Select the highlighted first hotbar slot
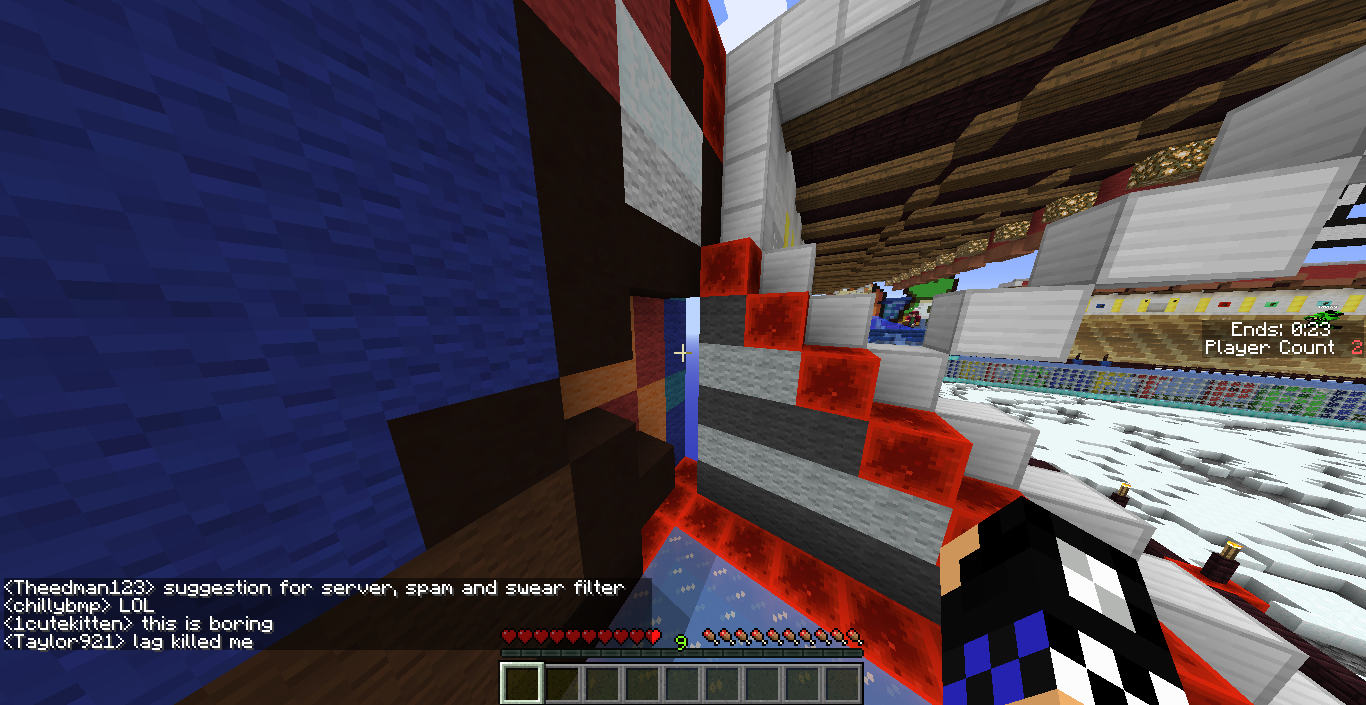 521,684
